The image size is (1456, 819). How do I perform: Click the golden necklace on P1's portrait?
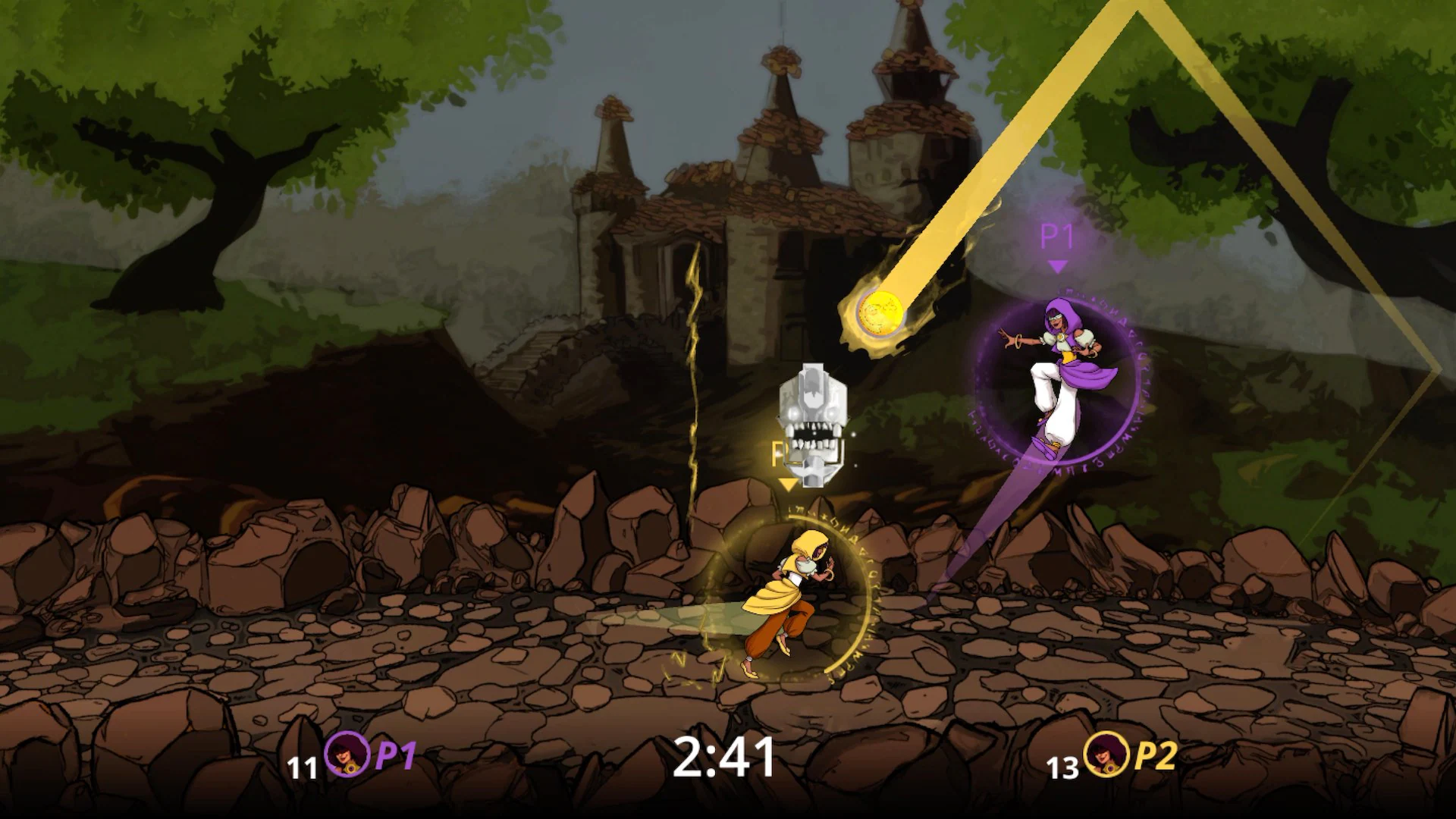pos(350,769)
